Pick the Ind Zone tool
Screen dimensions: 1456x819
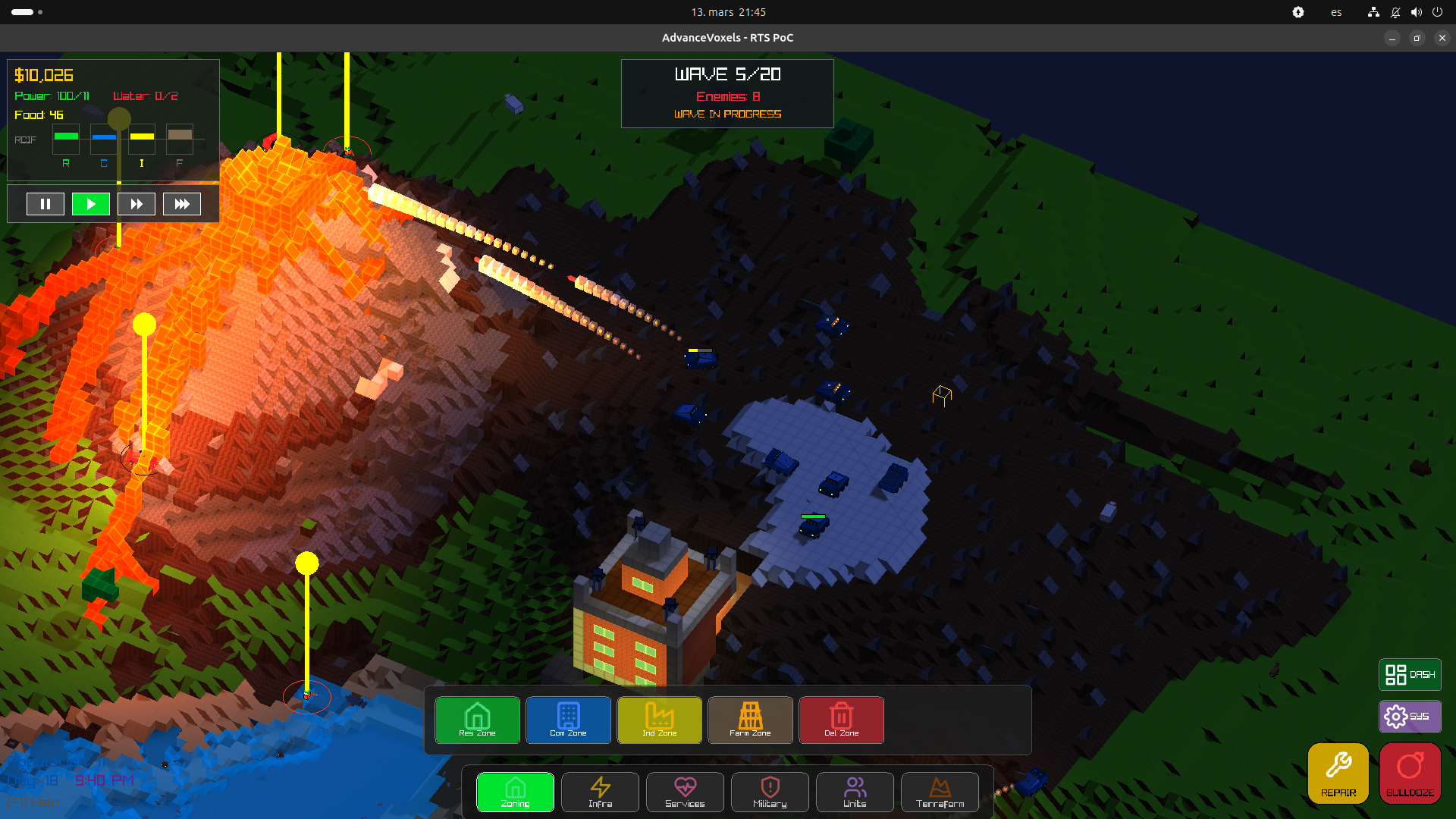[x=660, y=720]
